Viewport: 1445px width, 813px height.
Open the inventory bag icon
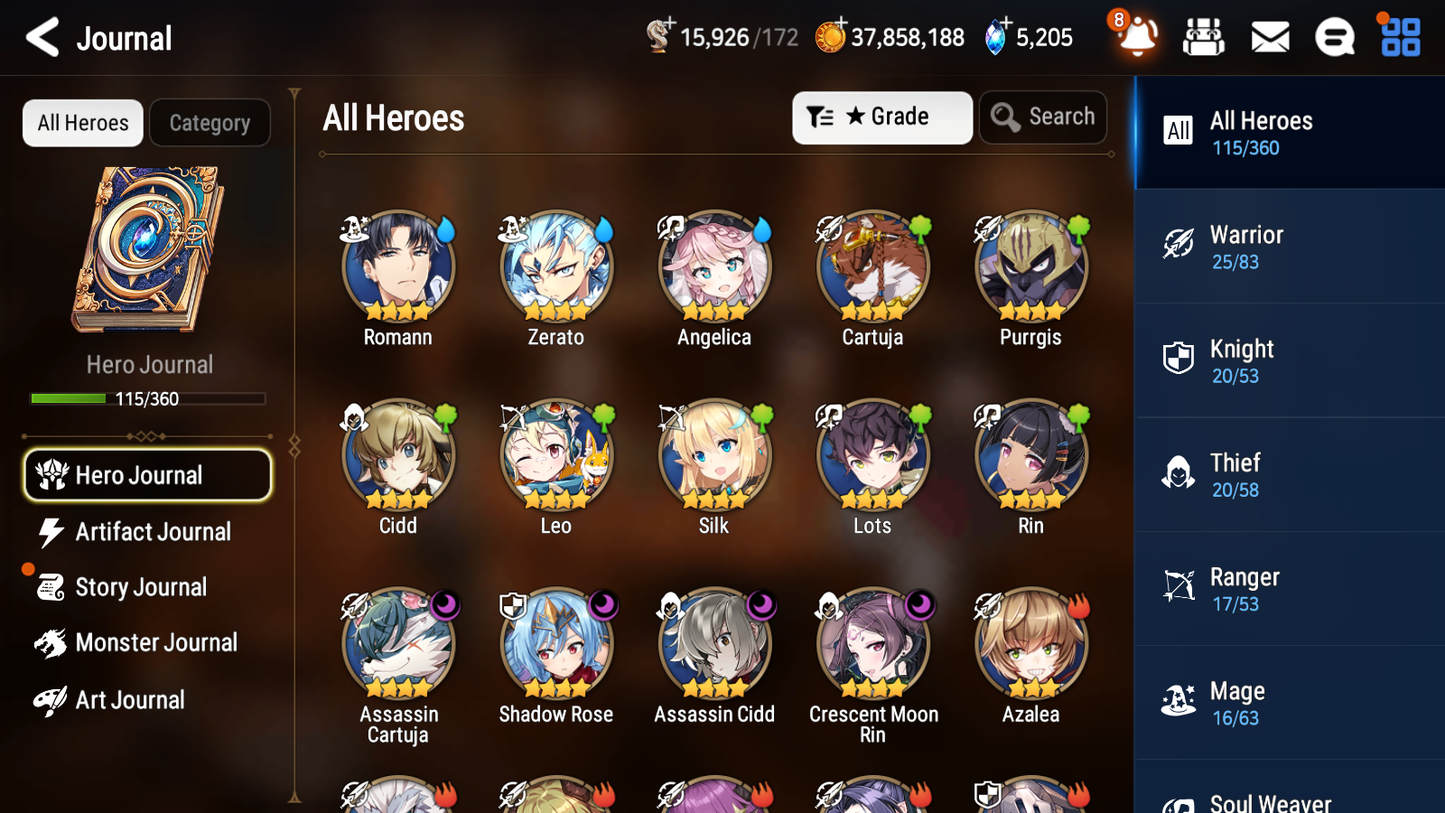[1203, 36]
